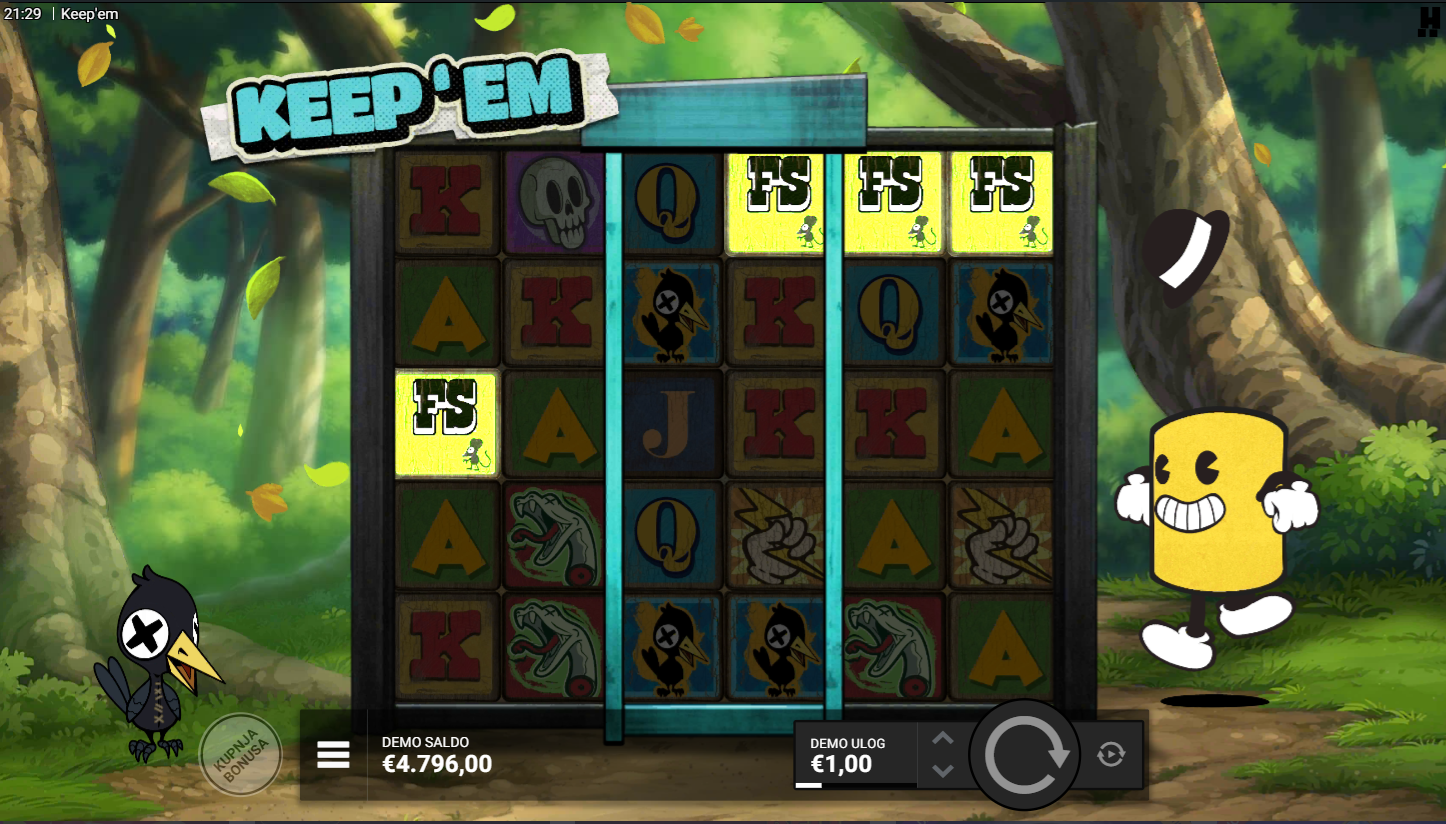This screenshot has height=824, width=1446.
Task: Open the Kupnja Bonusa bonus buy
Action: [x=240, y=754]
